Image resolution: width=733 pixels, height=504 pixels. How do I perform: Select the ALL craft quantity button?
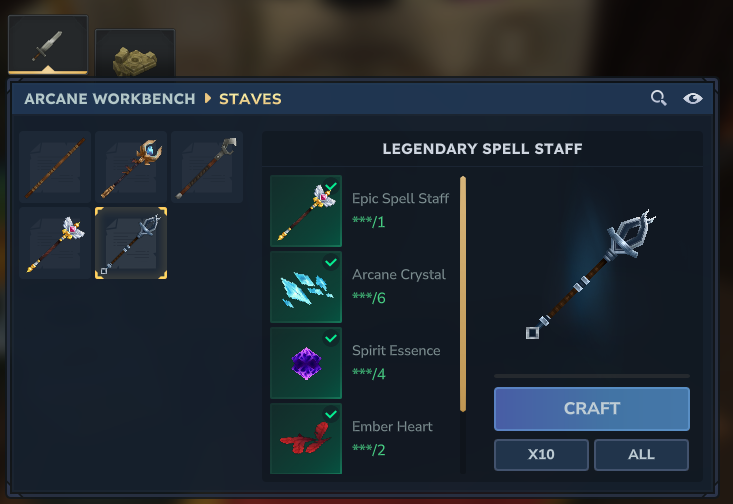tap(641, 454)
